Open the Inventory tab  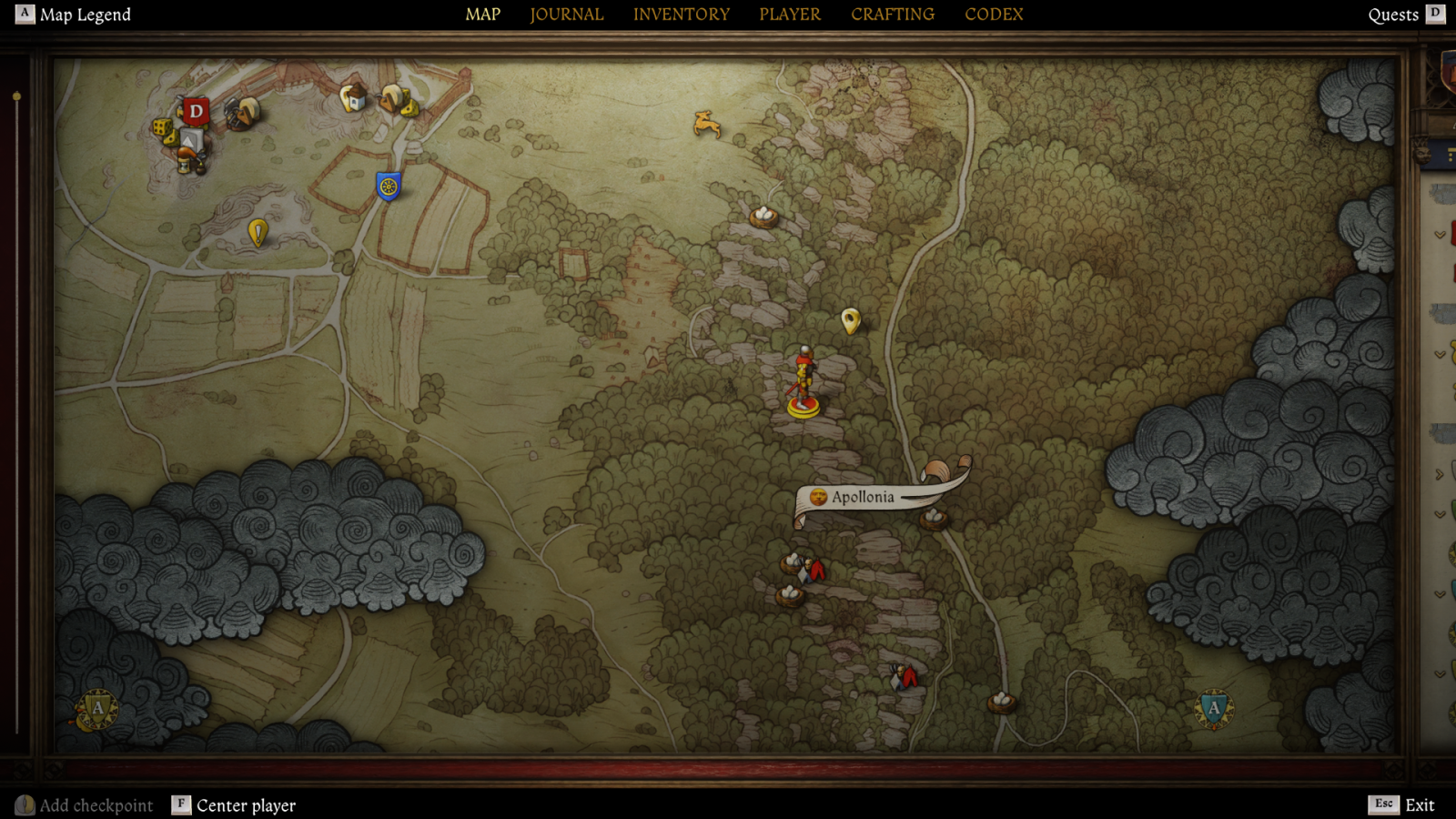click(x=681, y=15)
